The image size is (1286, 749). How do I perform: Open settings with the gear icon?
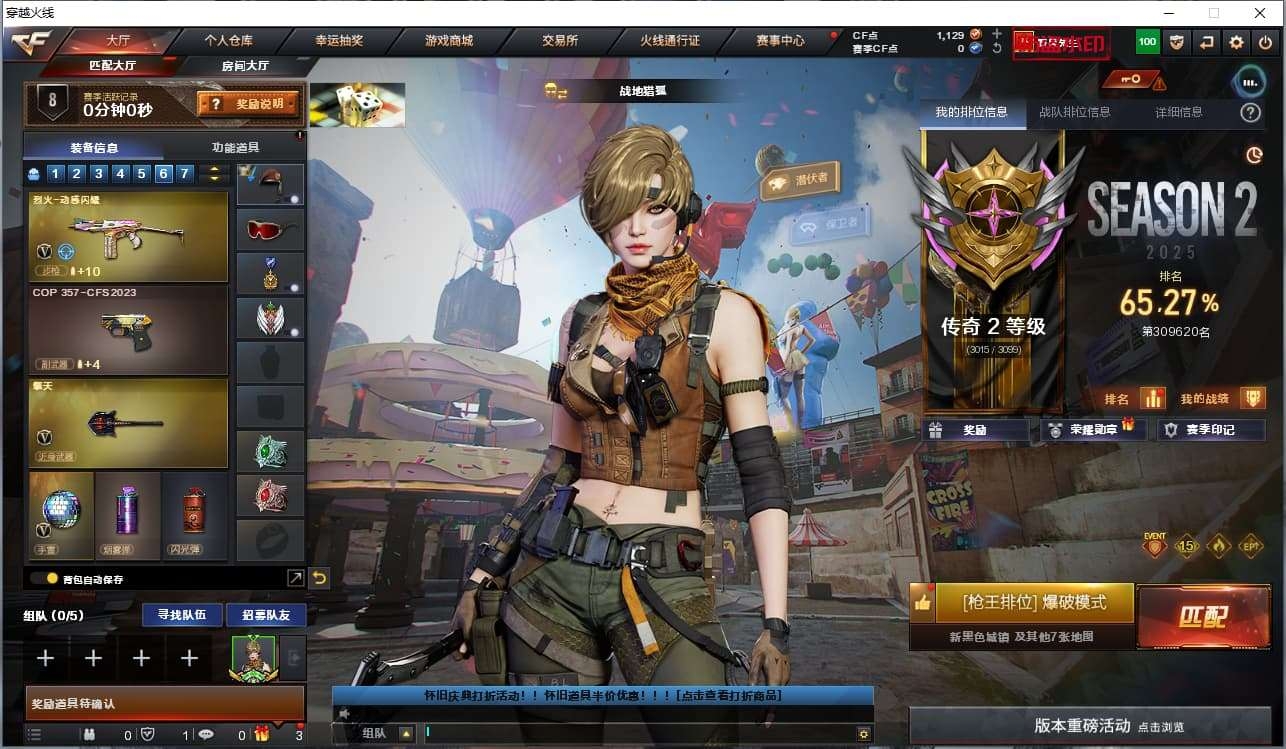click(x=1237, y=42)
